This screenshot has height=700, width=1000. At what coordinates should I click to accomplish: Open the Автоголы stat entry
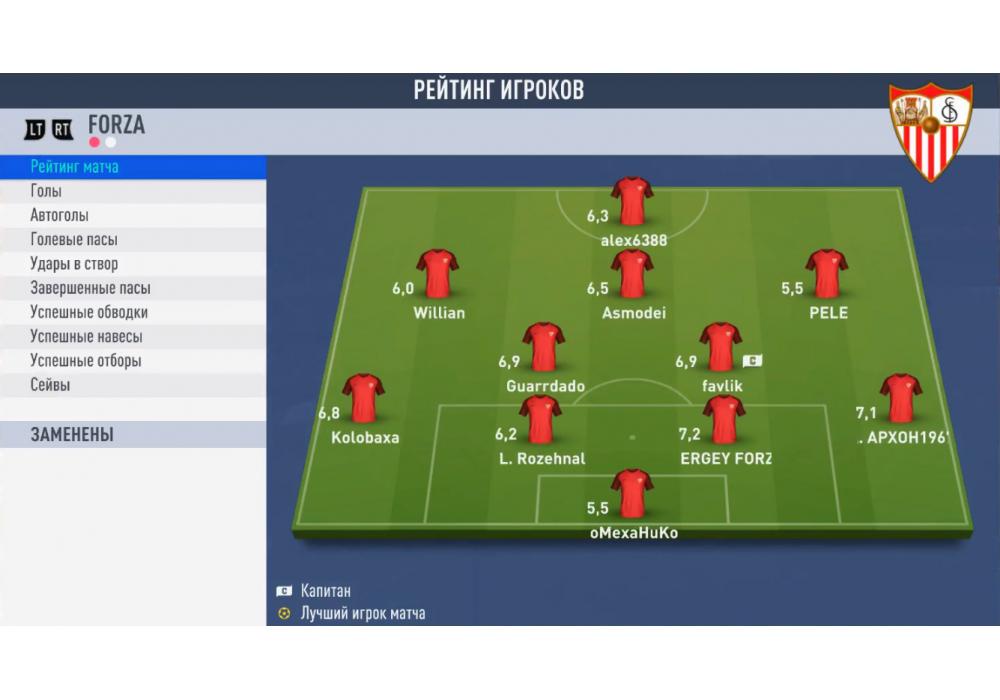[x=132, y=215]
